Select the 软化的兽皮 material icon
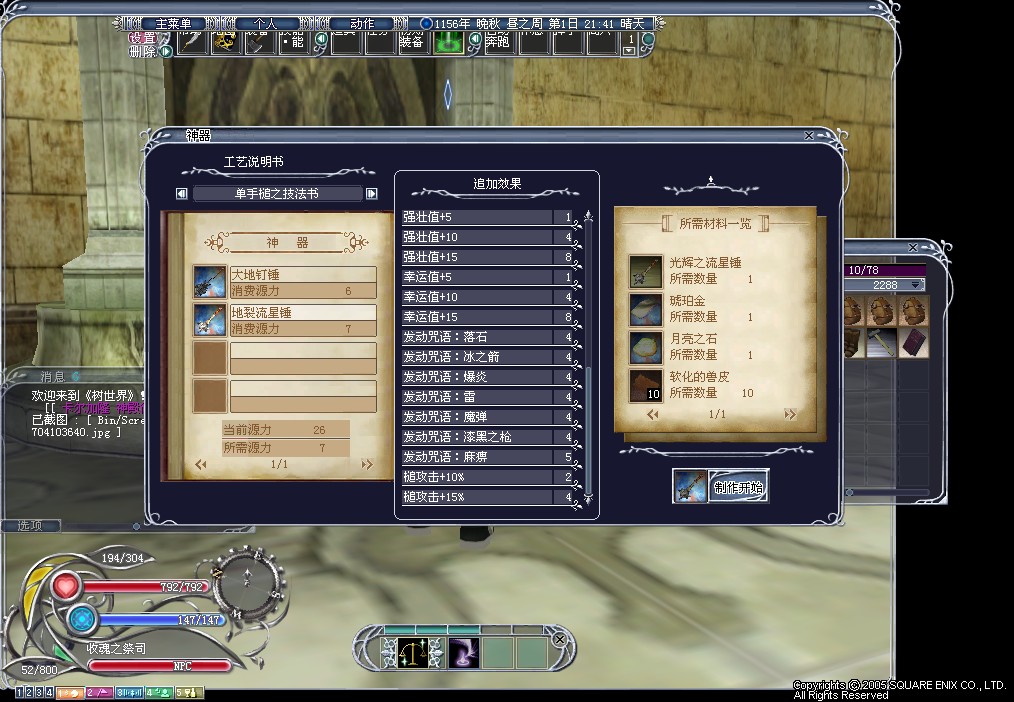 point(645,385)
